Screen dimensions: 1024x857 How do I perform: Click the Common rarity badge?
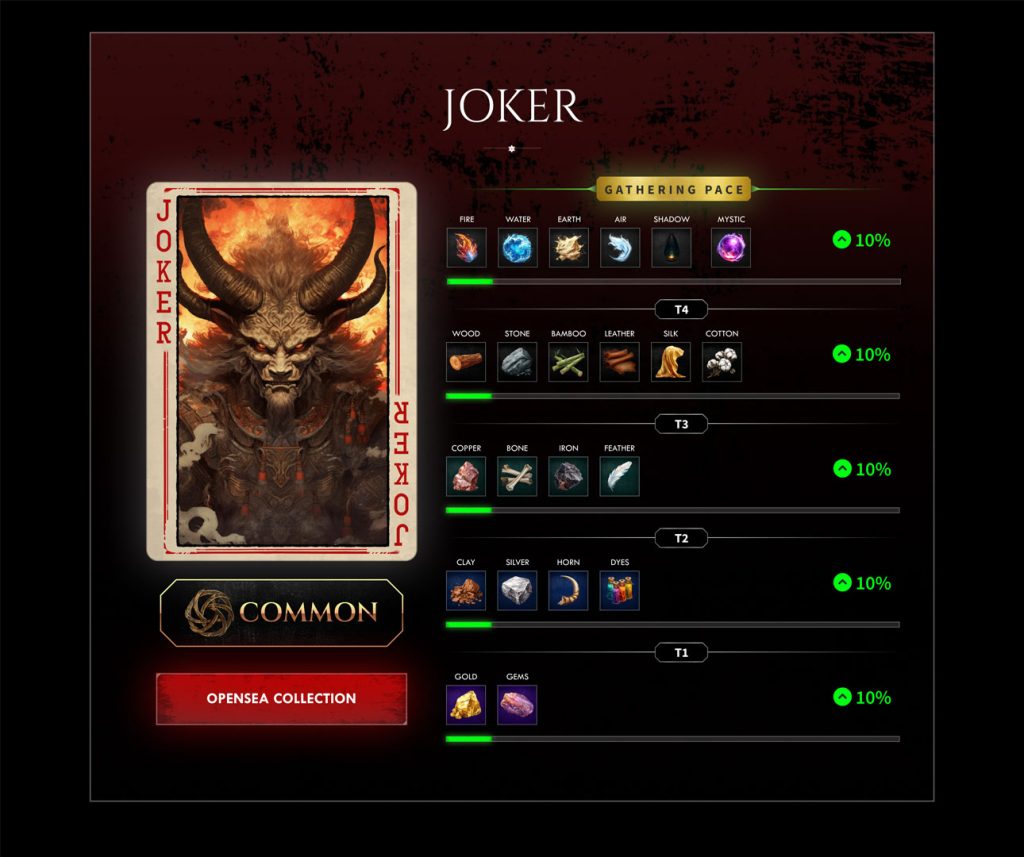[281, 612]
